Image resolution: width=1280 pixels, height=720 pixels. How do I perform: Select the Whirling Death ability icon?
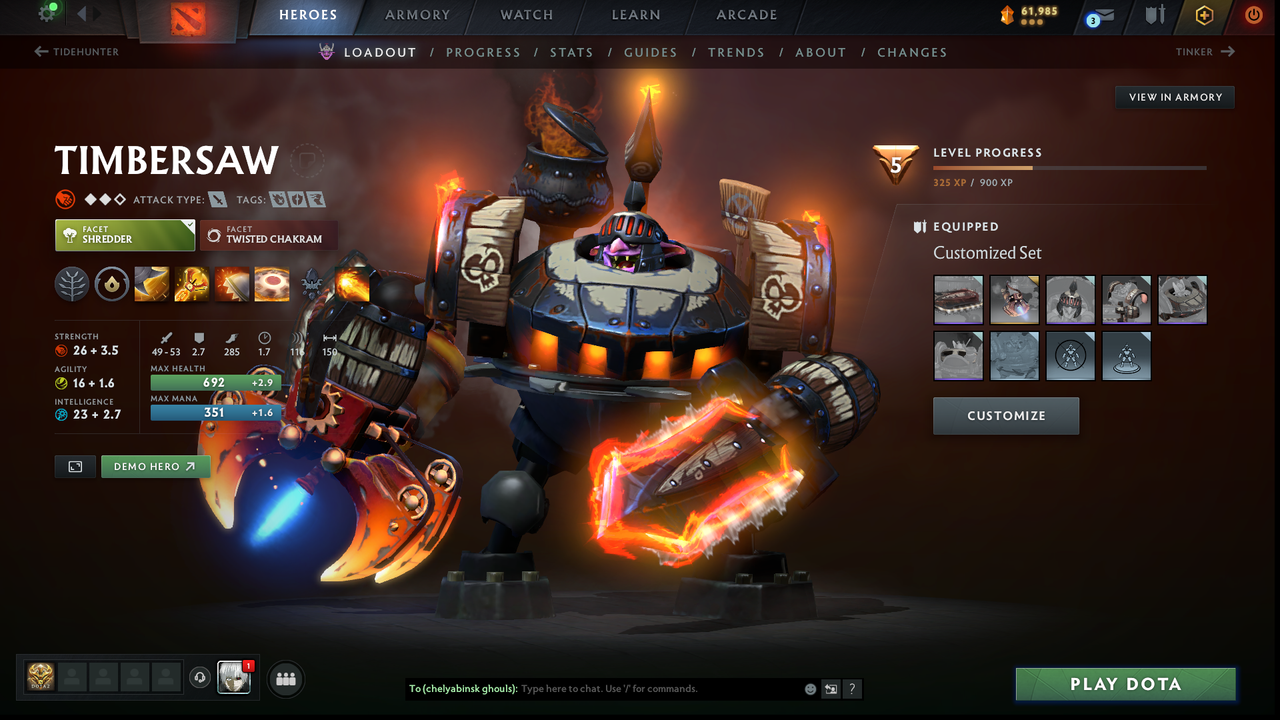pos(152,284)
